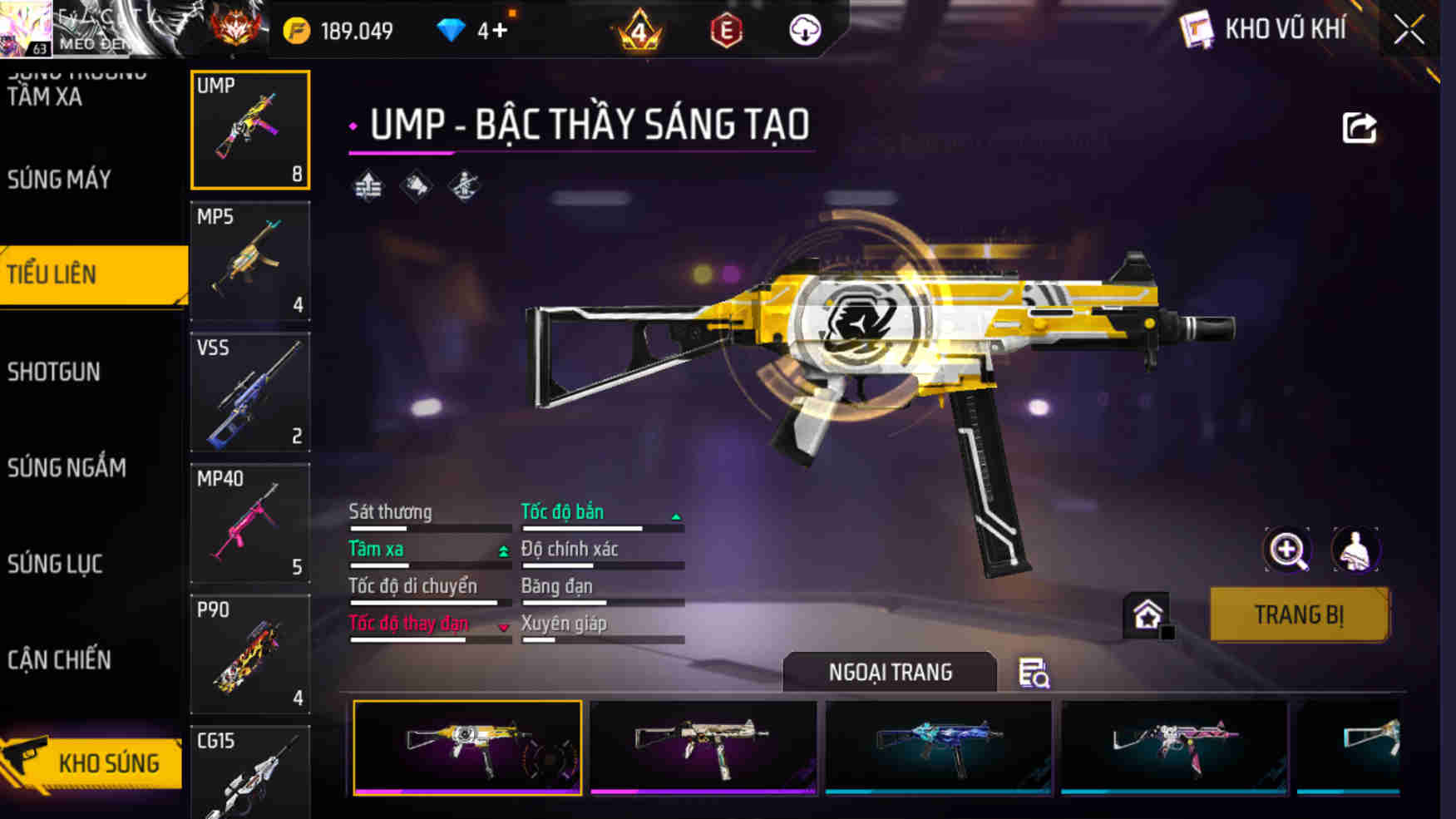Viewport: 1456px width, 819px height.
Task: Select the MP40 weapon tile
Action: pos(250,524)
